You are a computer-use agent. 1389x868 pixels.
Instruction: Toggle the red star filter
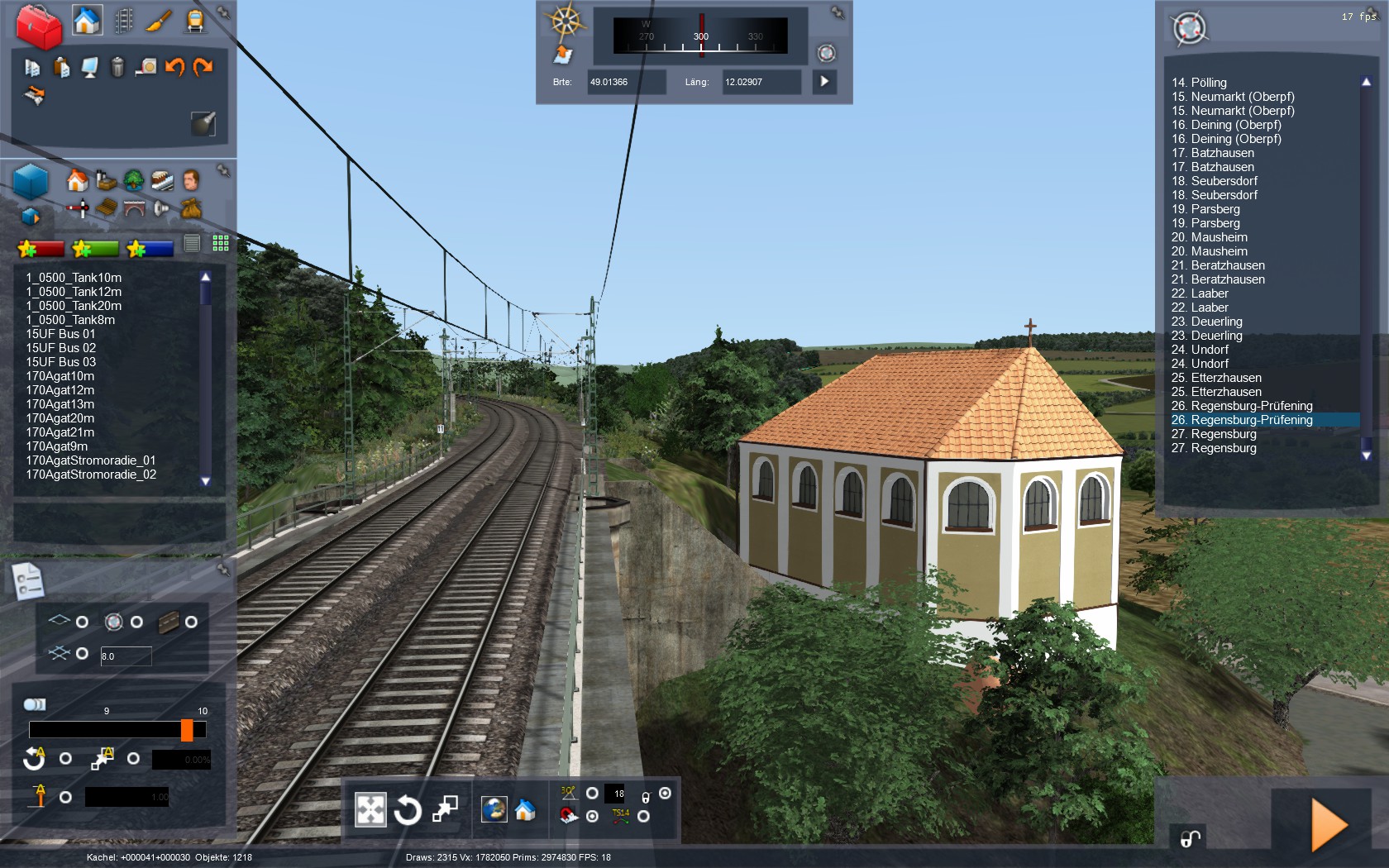pos(41,248)
